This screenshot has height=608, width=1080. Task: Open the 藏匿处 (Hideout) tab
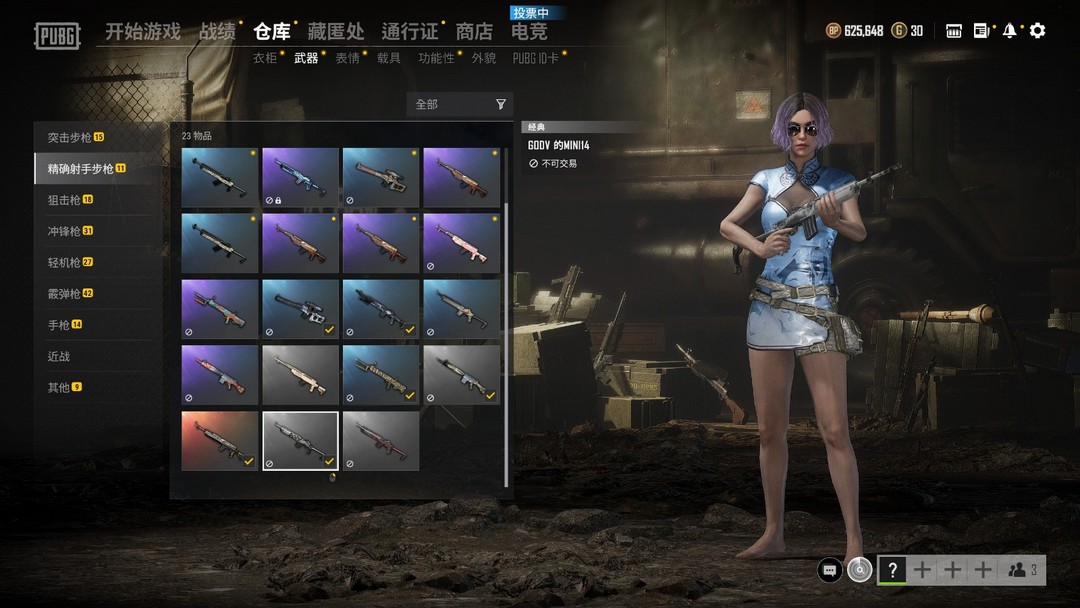[335, 32]
